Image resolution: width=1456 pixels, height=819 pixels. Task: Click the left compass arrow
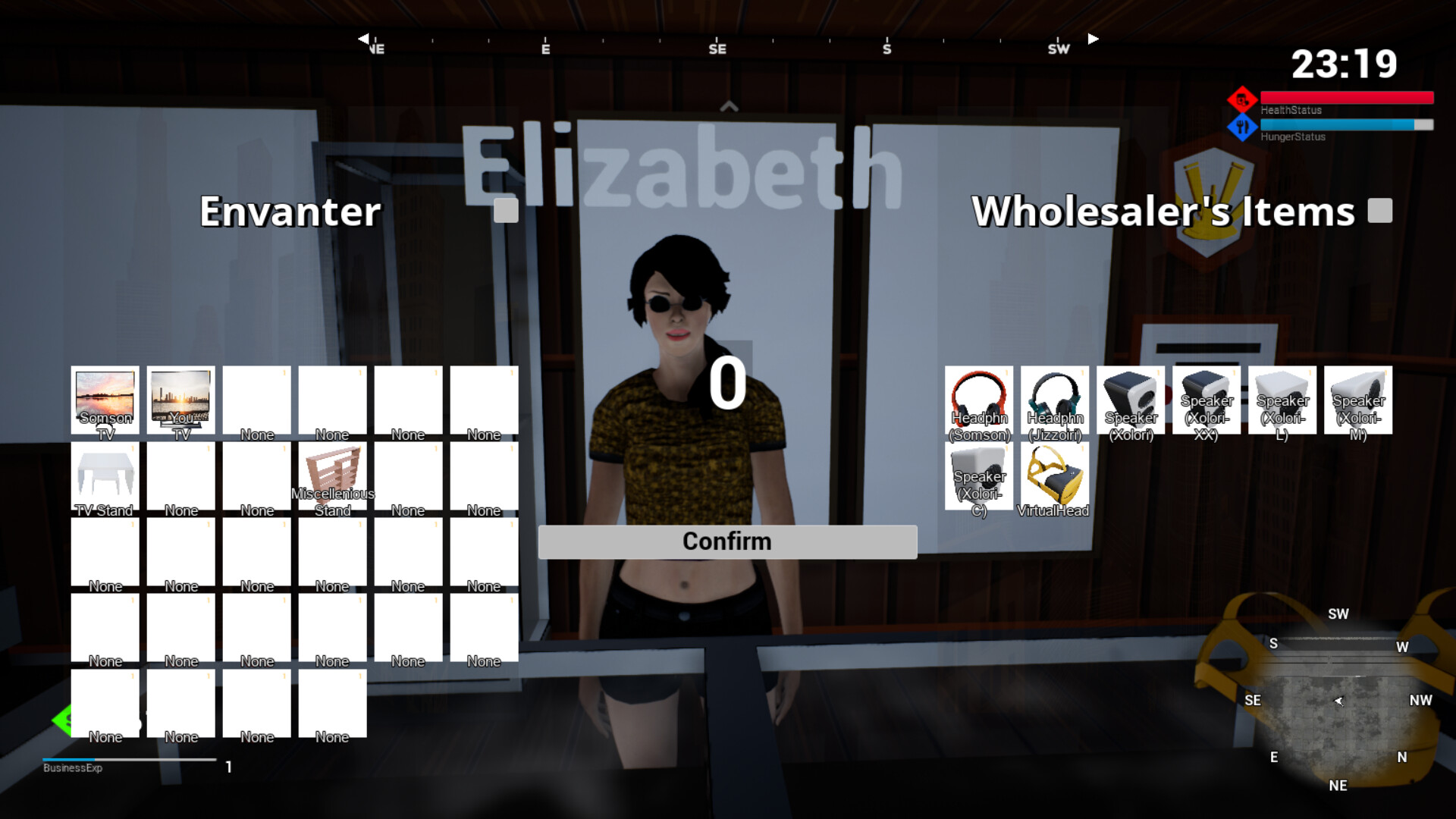click(x=362, y=38)
